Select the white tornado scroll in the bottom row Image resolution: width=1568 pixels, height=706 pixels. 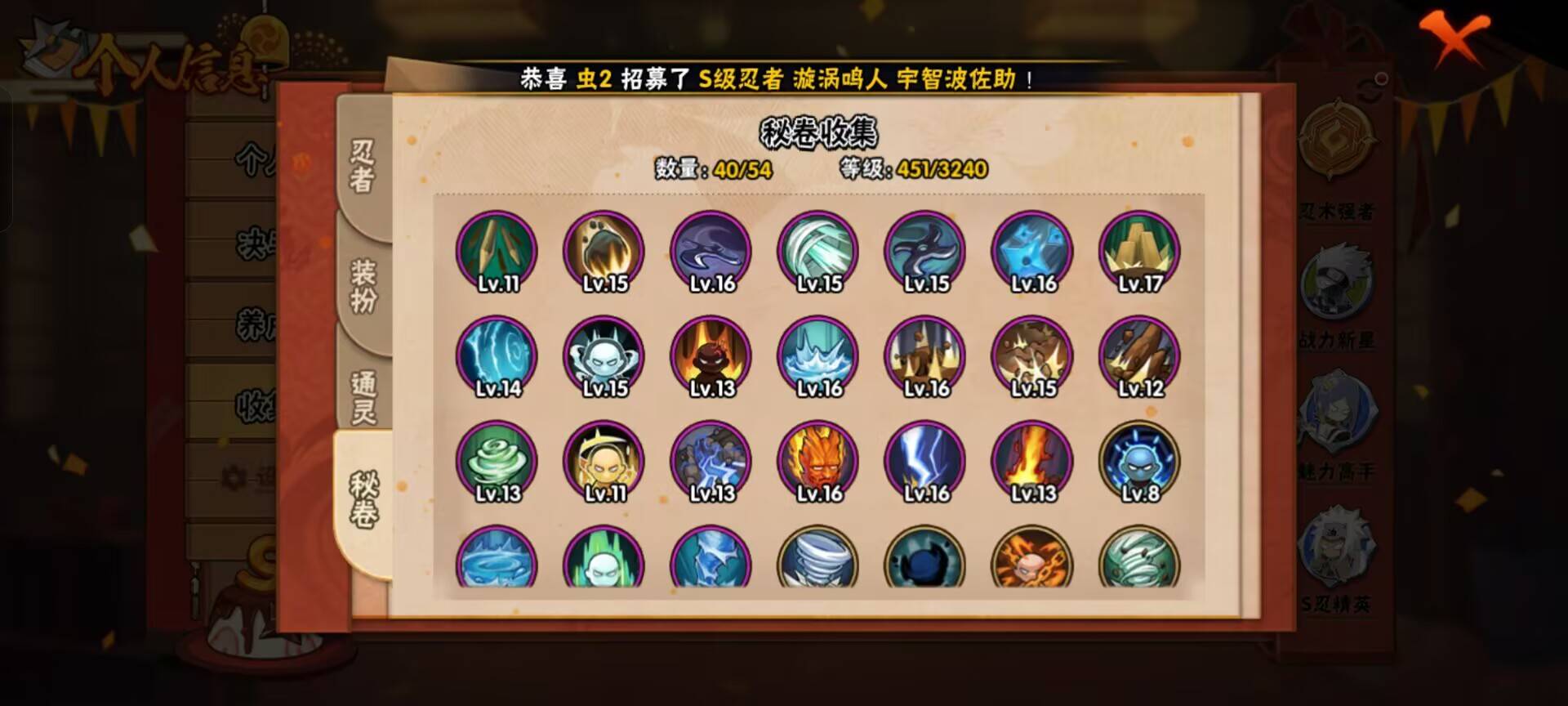coord(819,564)
